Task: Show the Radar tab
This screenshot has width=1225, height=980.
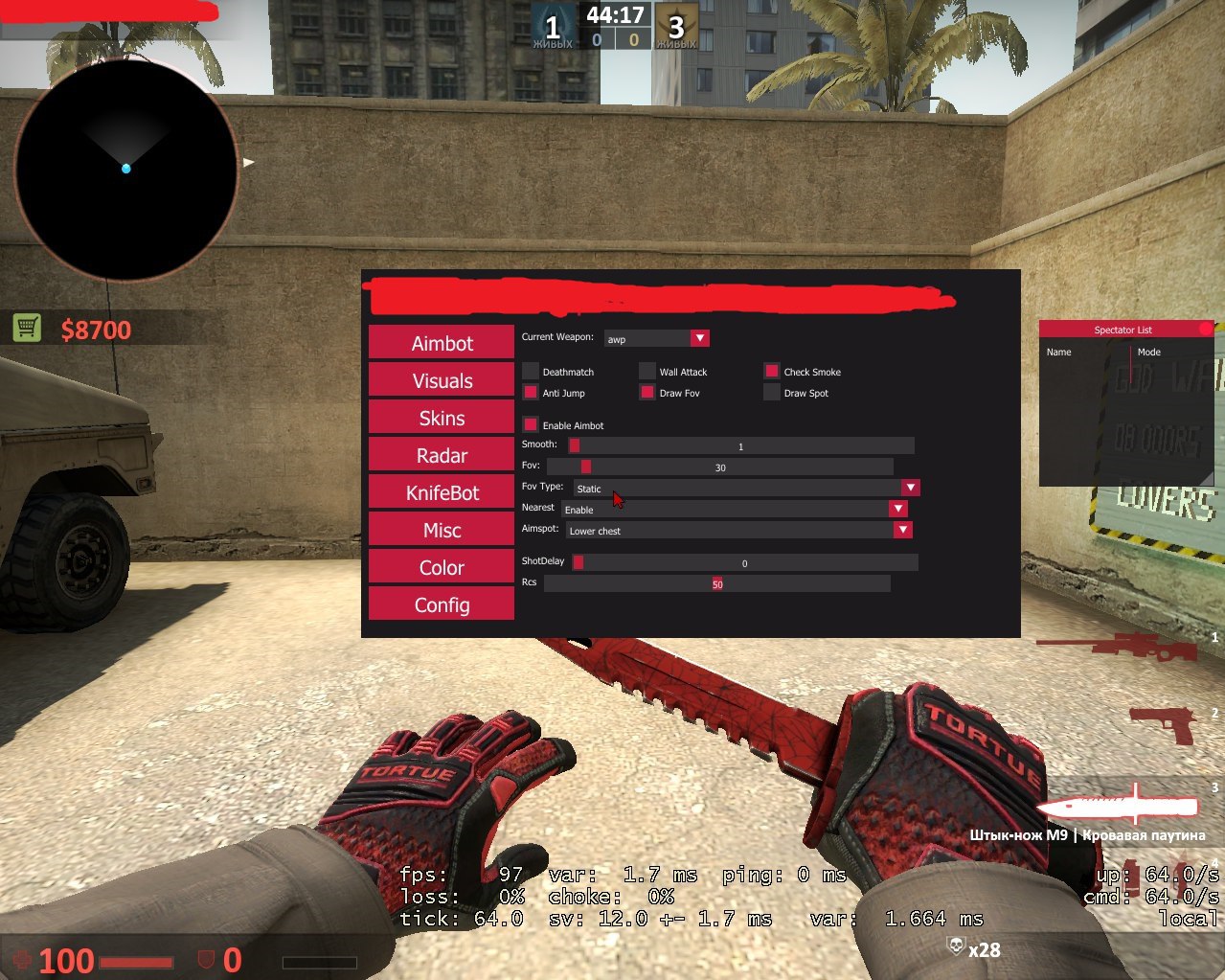Action: (x=442, y=455)
